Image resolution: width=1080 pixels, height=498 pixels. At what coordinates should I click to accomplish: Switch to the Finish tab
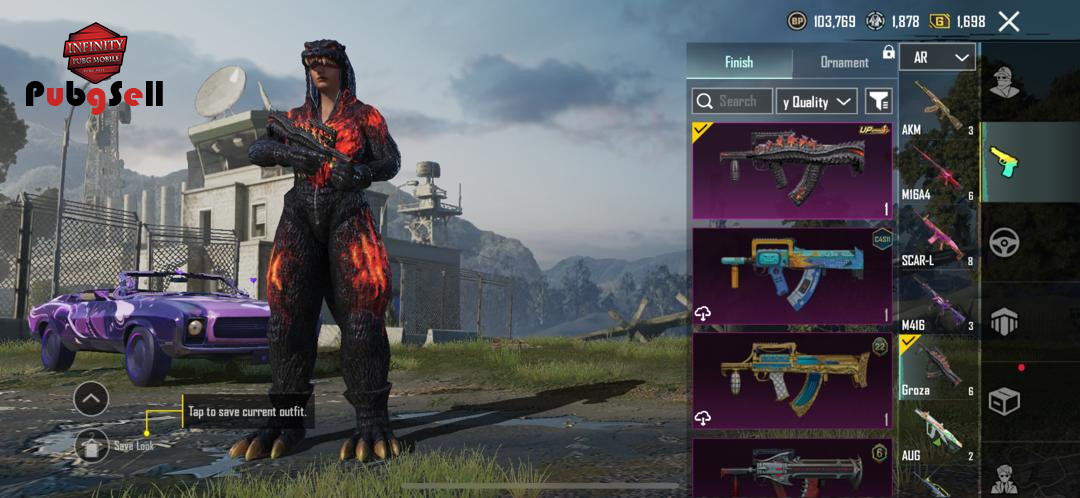(739, 62)
